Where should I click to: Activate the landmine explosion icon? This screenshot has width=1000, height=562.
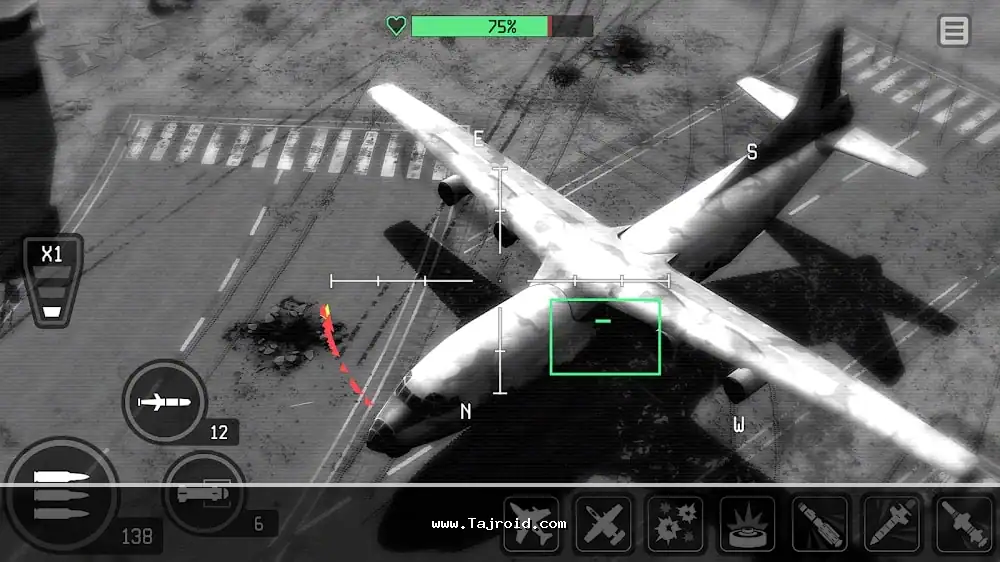point(747,524)
